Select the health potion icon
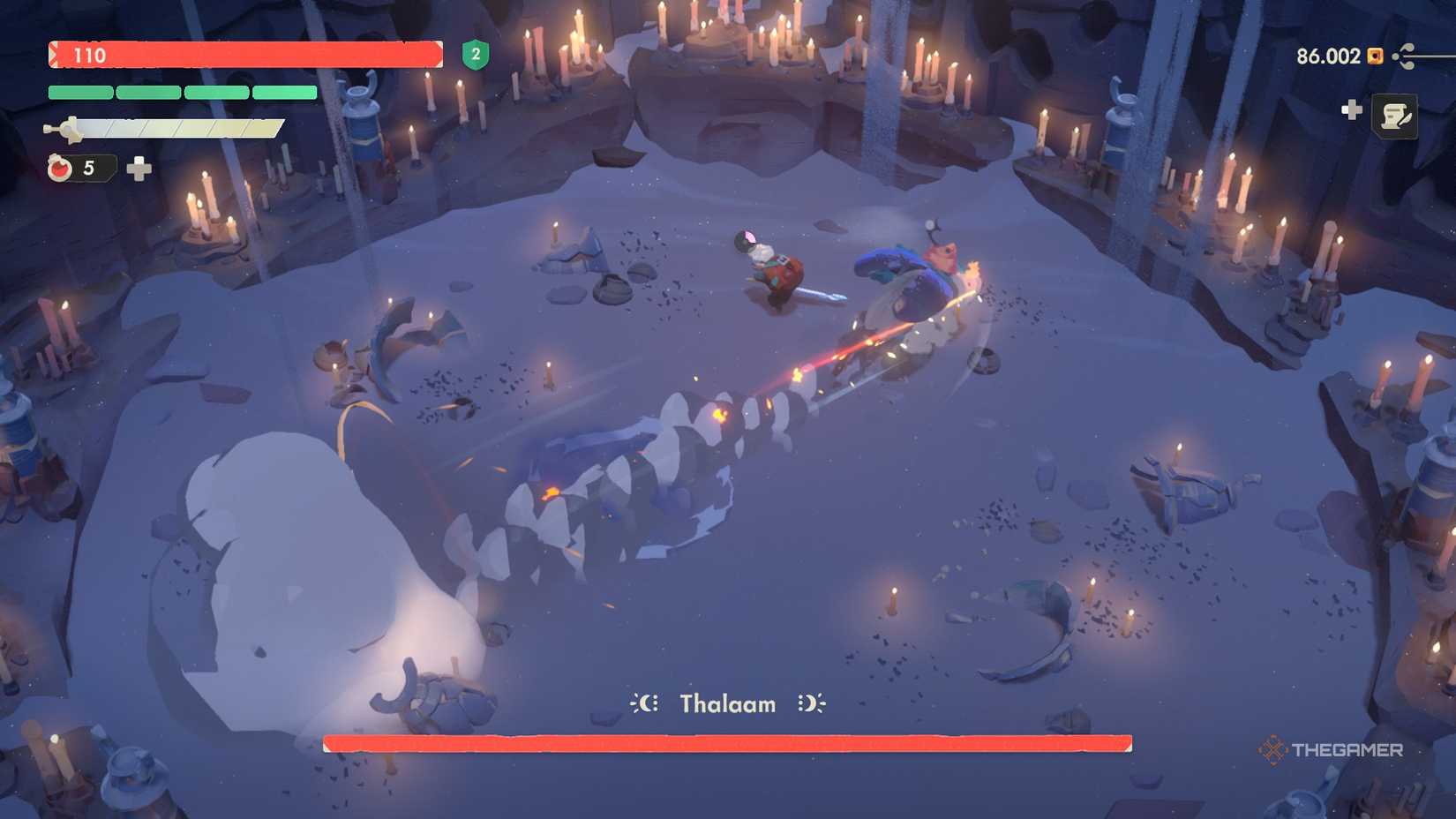The height and width of the screenshot is (819, 1456). click(58, 167)
